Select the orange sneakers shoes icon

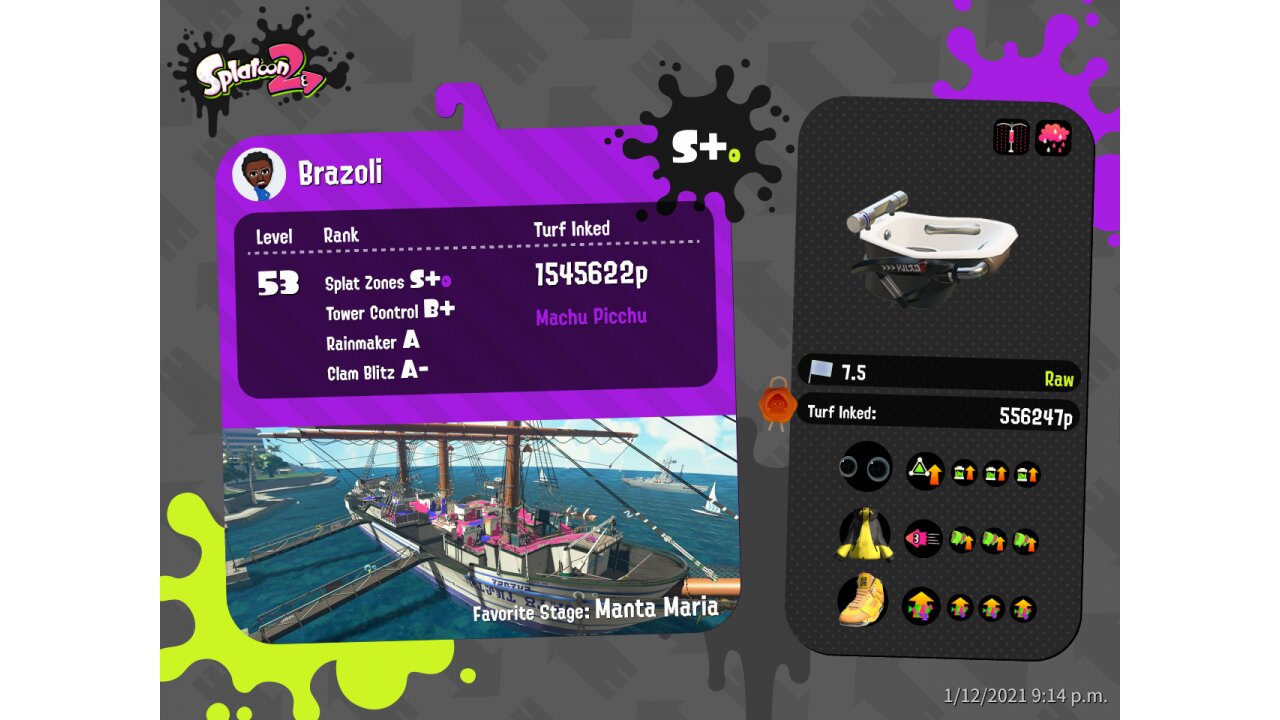click(863, 601)
